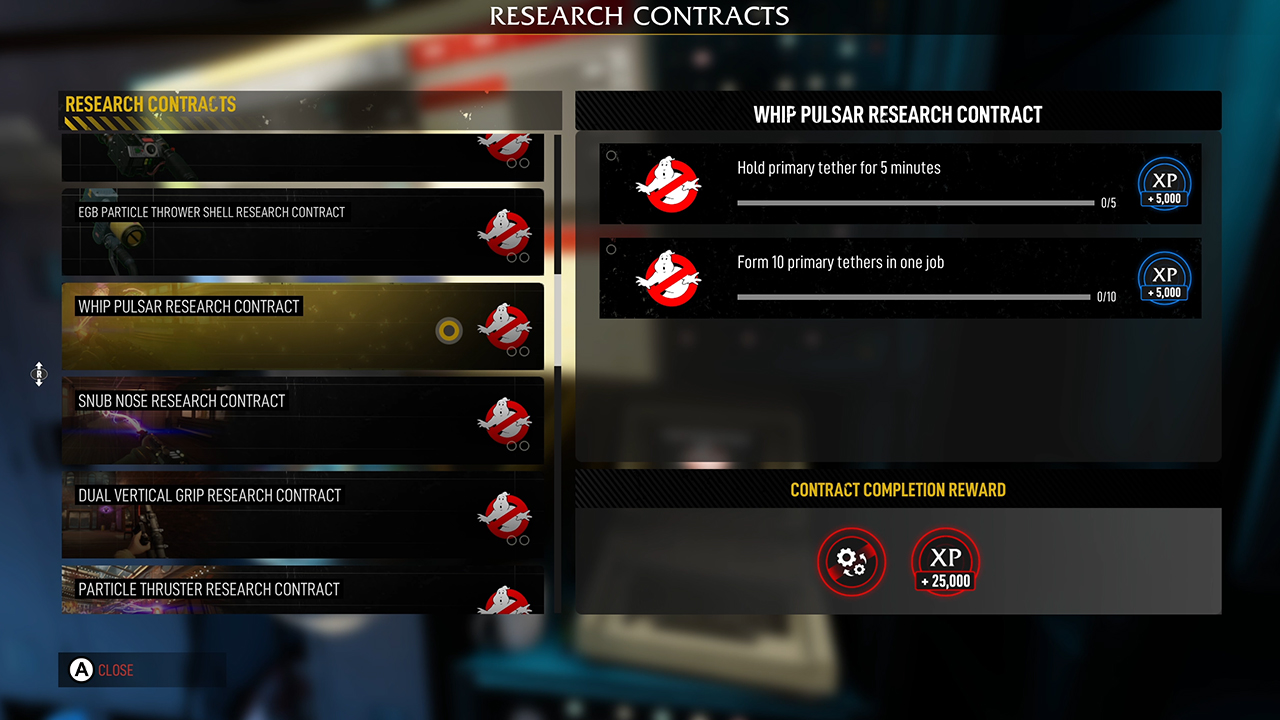The image size is (1280, 720).
Task: Select the Dual Vertical Grip Research Contract
Action: click(300, 515)
